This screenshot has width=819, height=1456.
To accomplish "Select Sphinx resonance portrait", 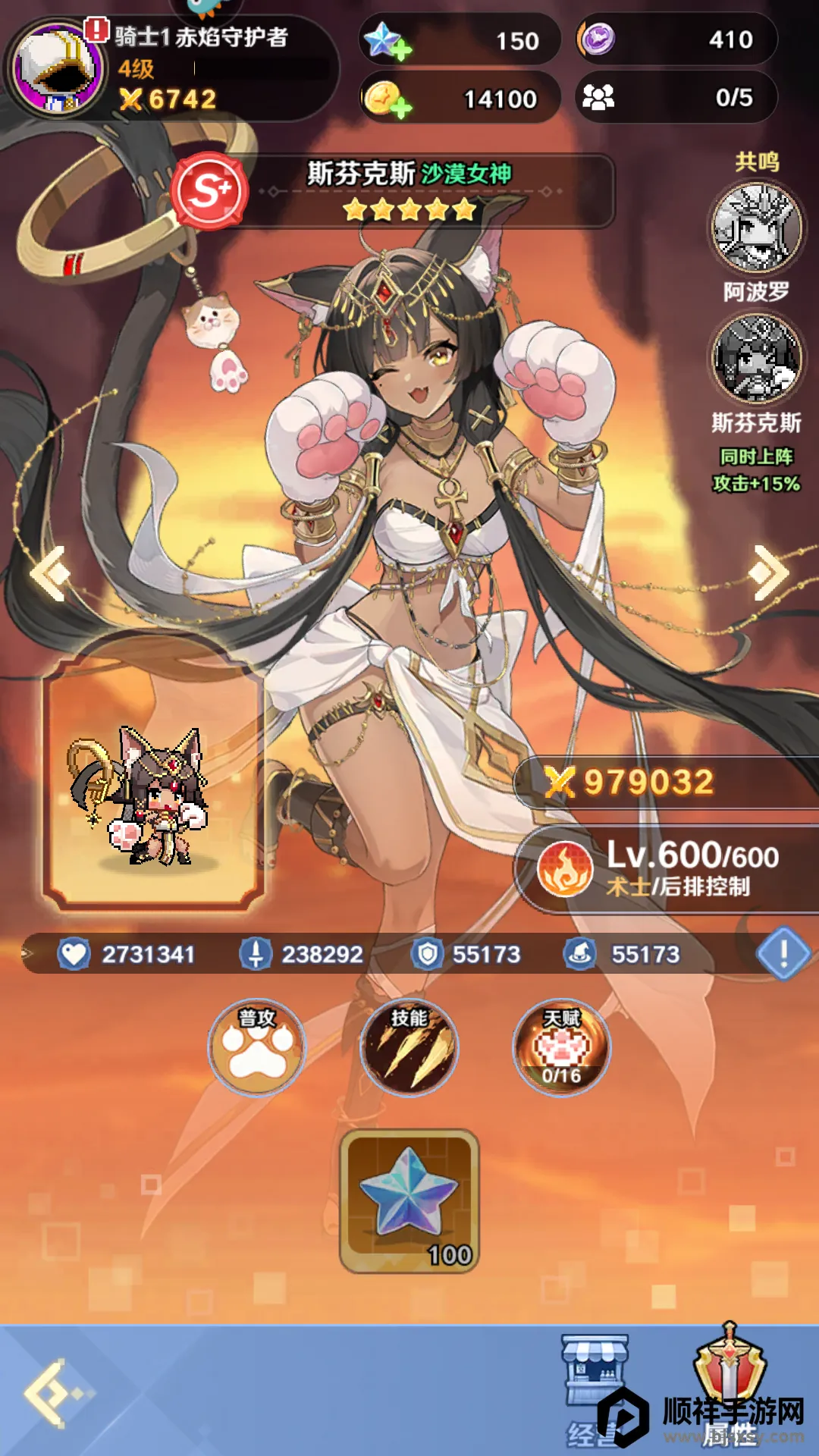I will tap(757, 359).
